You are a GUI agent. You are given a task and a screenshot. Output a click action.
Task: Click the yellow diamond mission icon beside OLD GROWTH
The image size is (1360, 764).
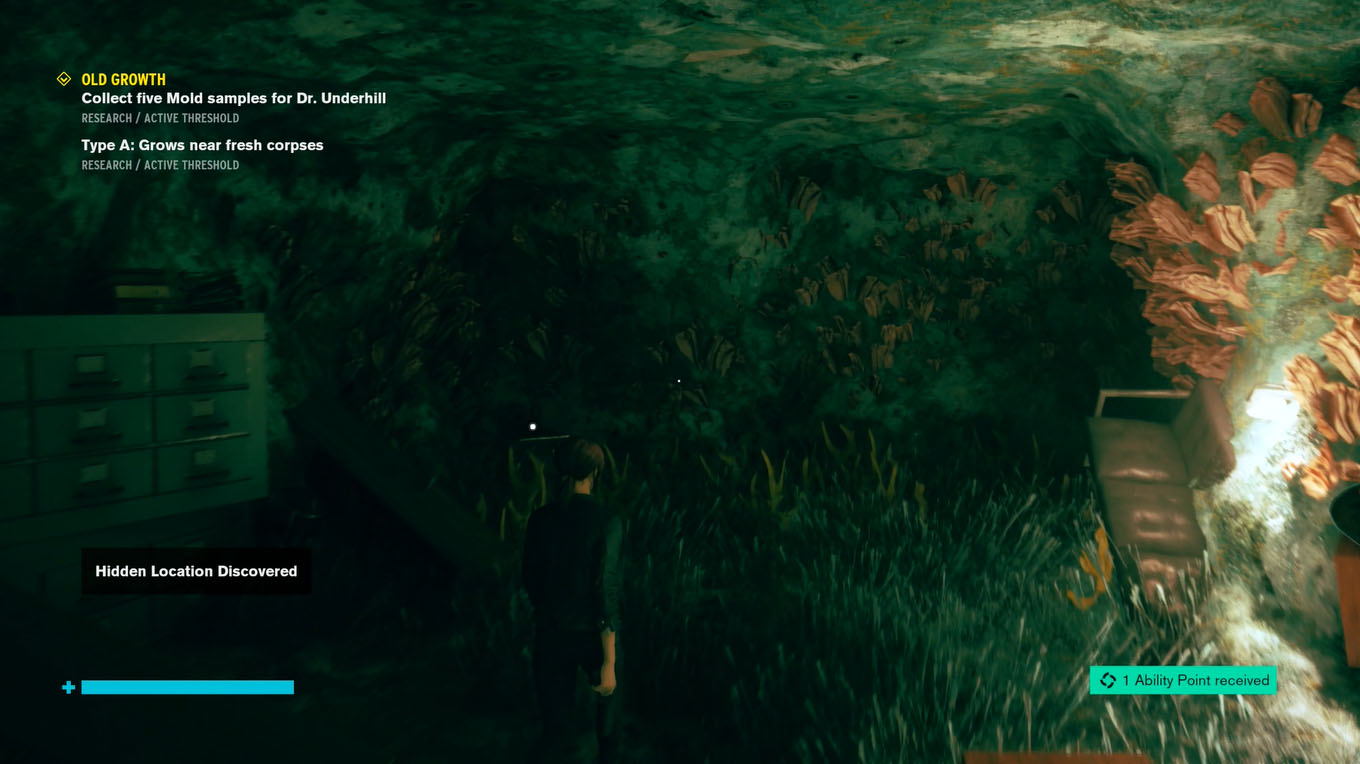tap(65, 79)
